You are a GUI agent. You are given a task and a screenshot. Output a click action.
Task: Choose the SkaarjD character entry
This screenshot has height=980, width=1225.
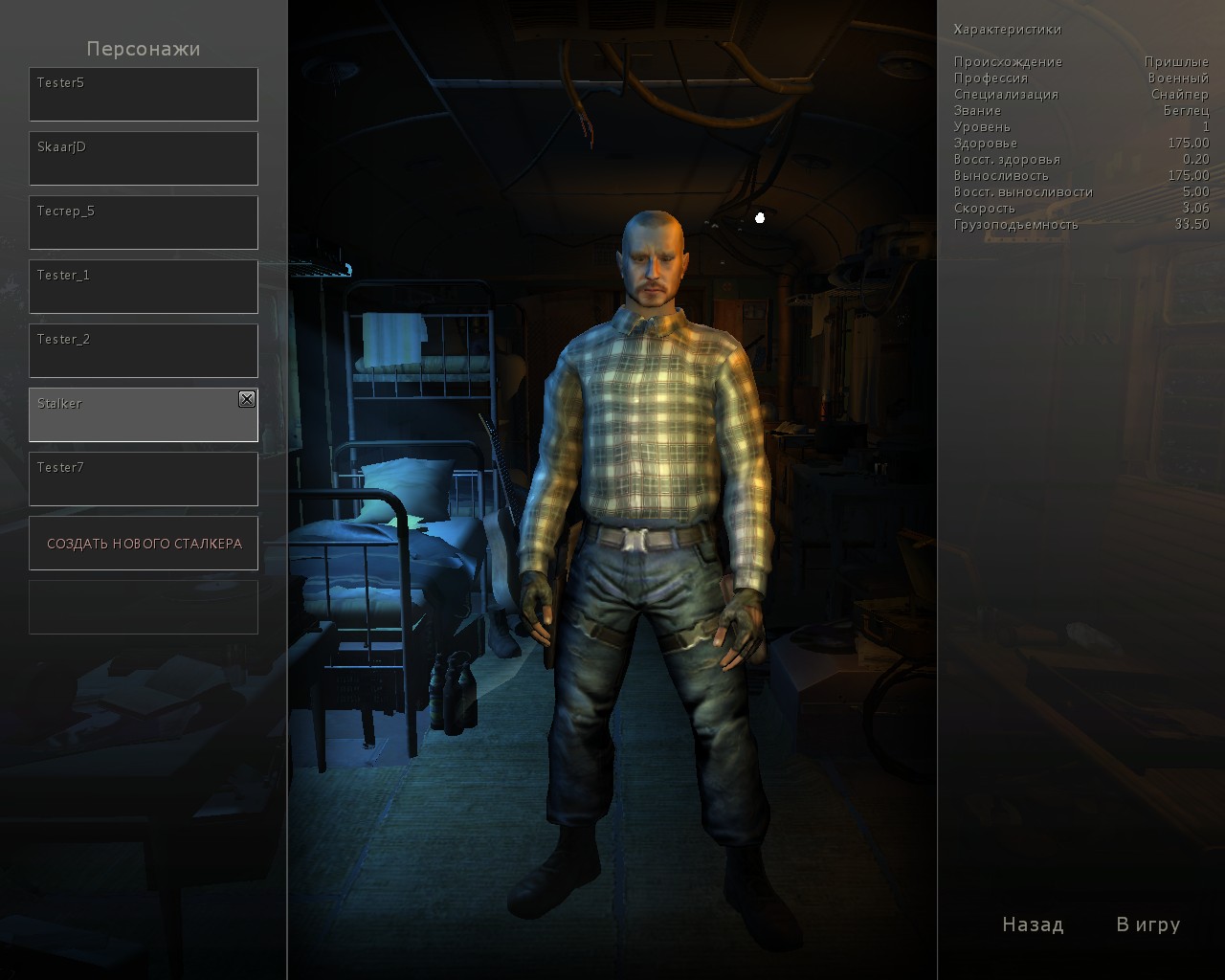point(144,159)
